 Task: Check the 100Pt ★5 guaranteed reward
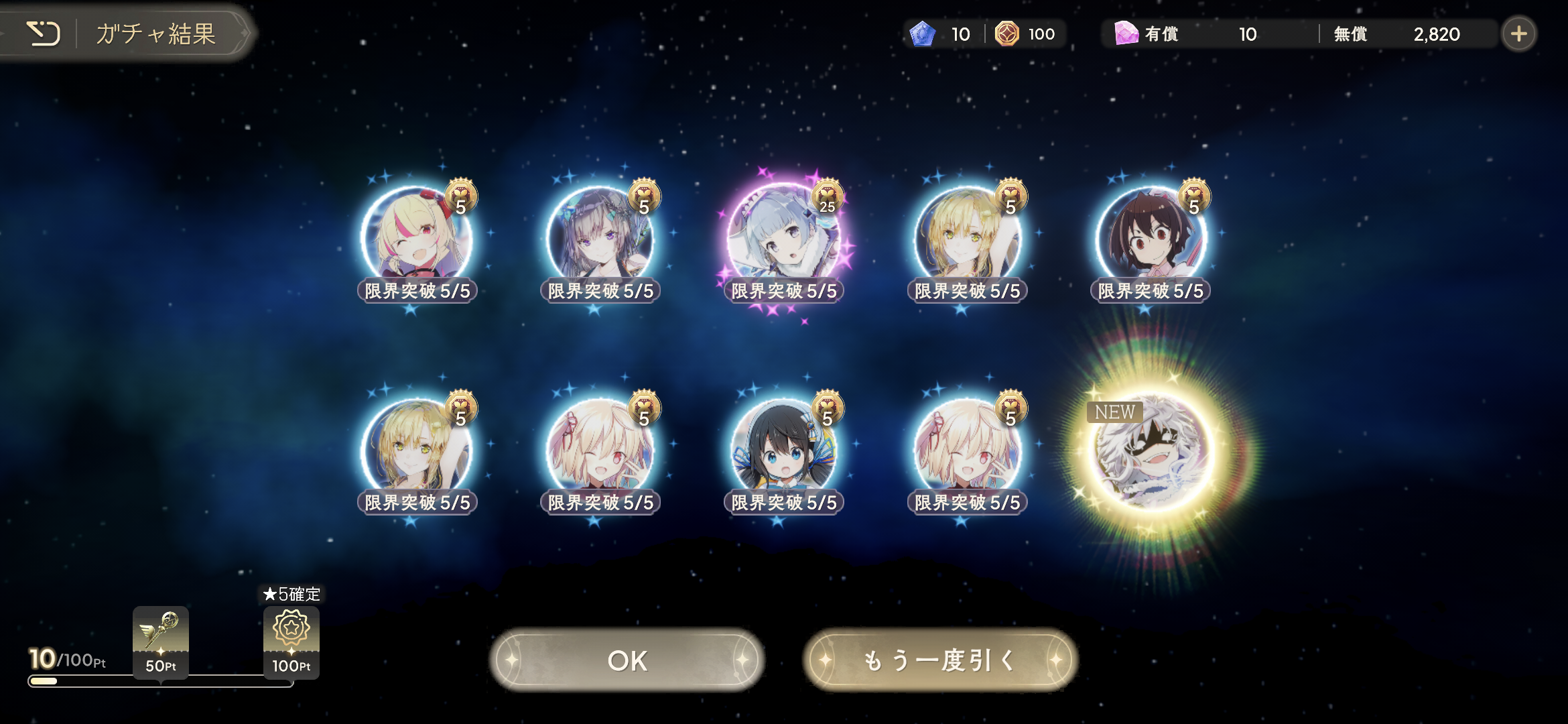pos(291,641)
